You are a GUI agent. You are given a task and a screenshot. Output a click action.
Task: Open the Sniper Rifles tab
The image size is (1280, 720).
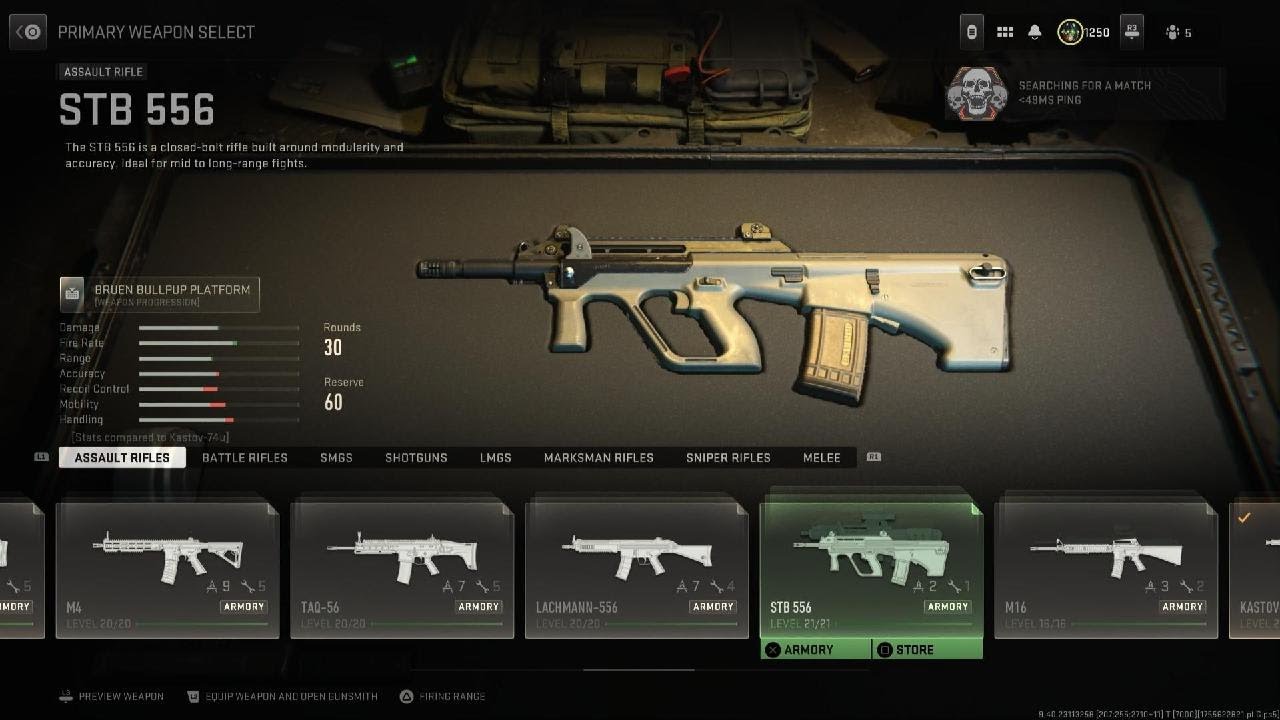pos(728,457)
